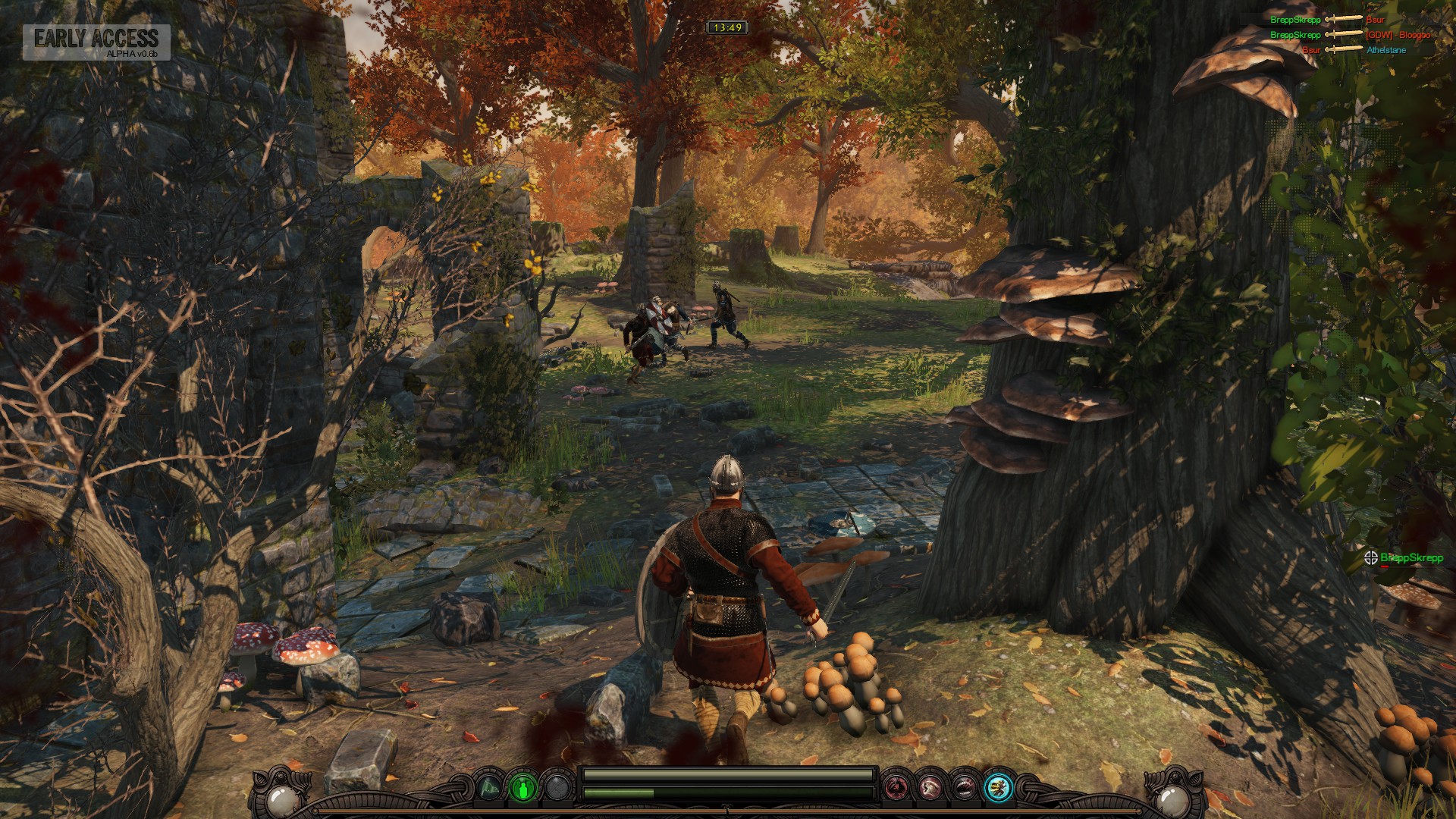This screenshot has height=819, width=1456.
Task: Activate the blue-ringed sprinting warrior ability
Action: click(999, 789)
